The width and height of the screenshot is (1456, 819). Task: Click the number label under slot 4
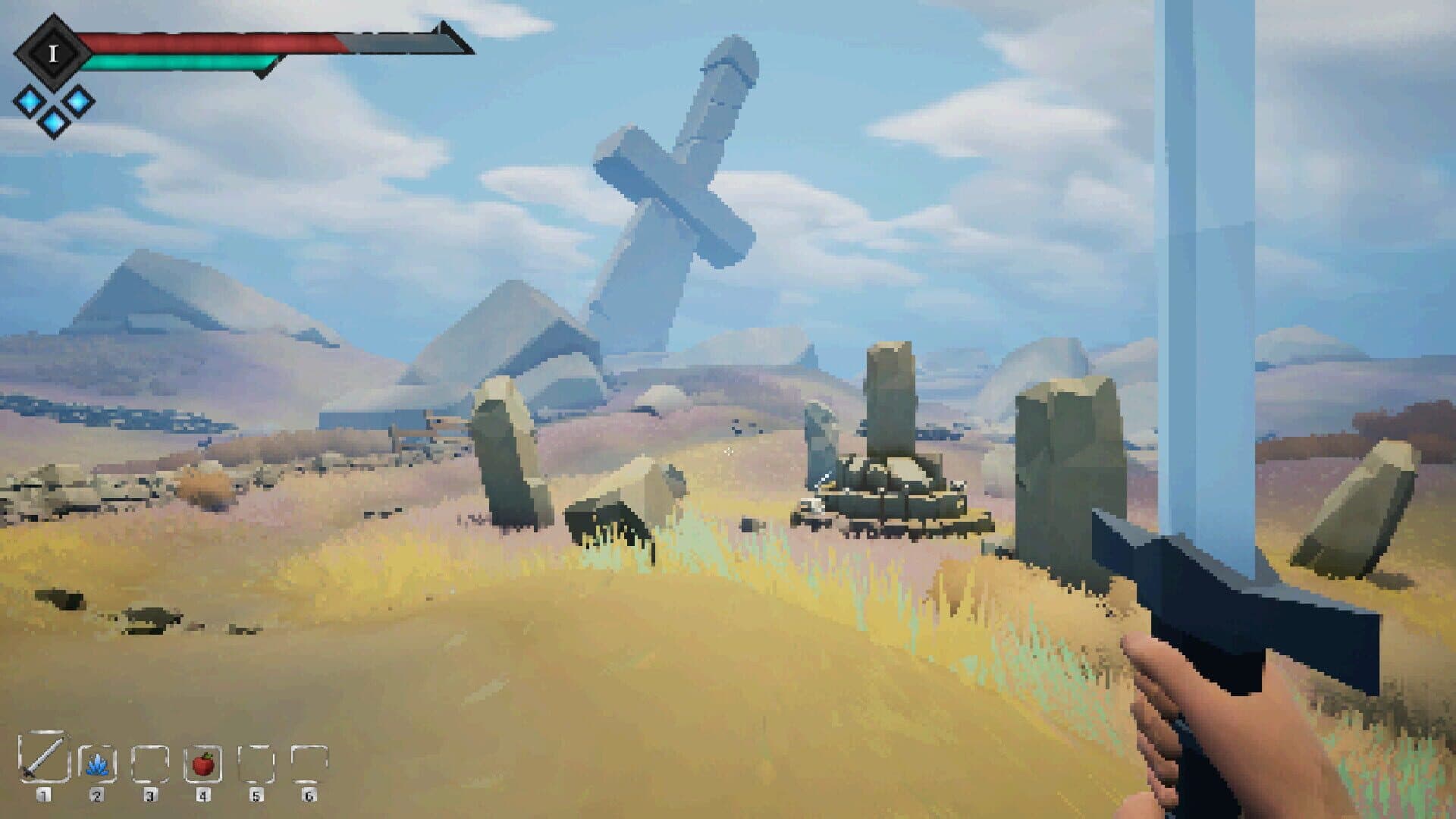202,796
